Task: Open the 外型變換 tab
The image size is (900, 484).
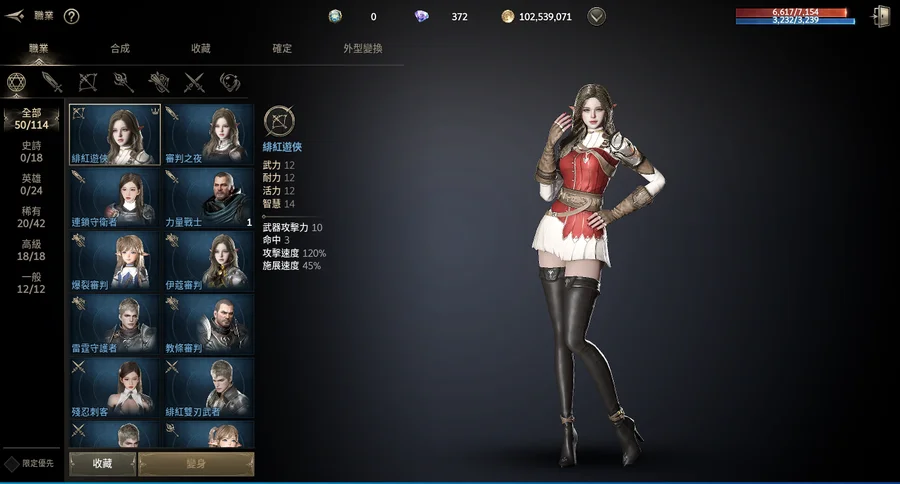Action: pyautogui.click(x=363, y=49)
